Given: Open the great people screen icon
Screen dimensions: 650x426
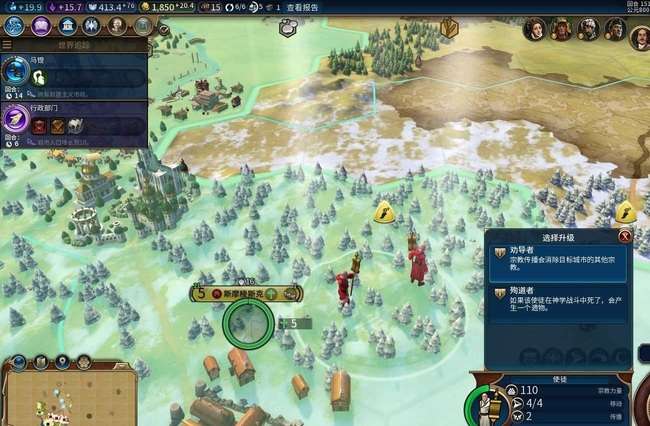Looking at the screenshot, I should tap(118, 25).
